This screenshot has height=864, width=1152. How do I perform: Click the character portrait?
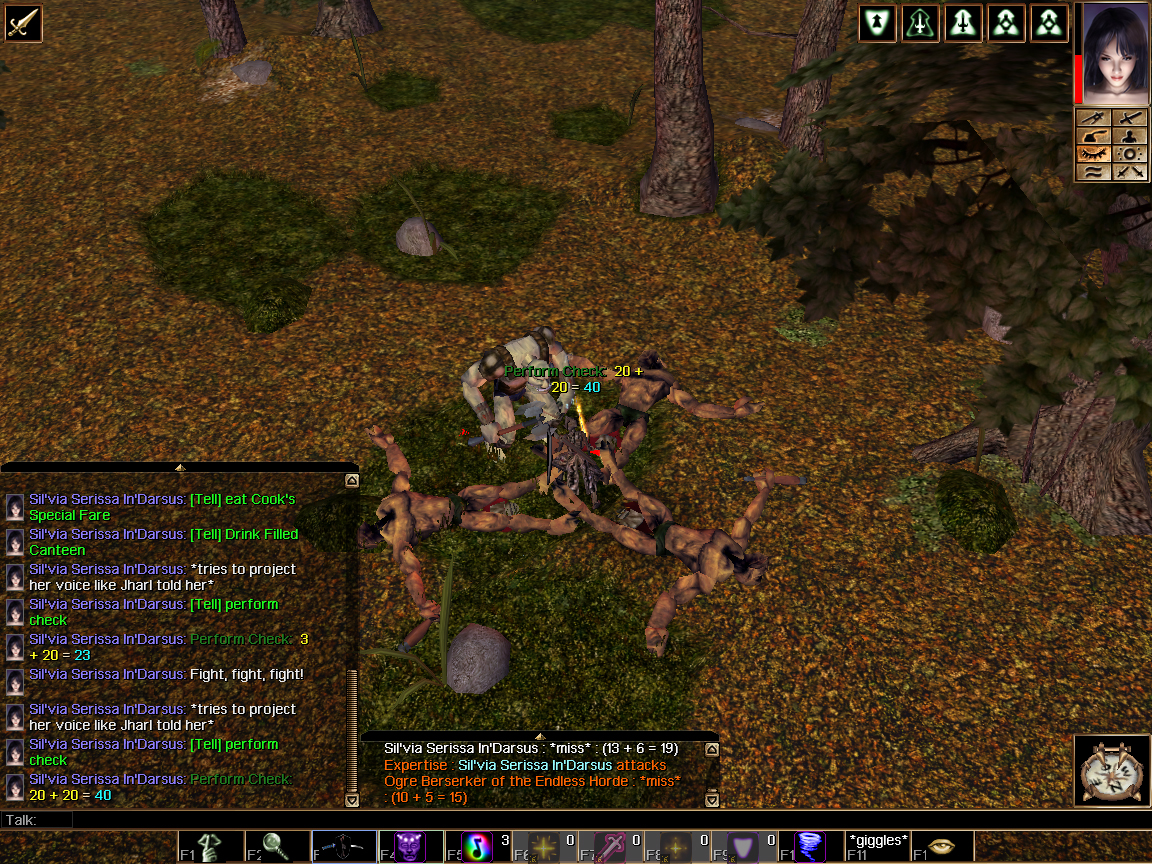click(x=1113, y=52)
